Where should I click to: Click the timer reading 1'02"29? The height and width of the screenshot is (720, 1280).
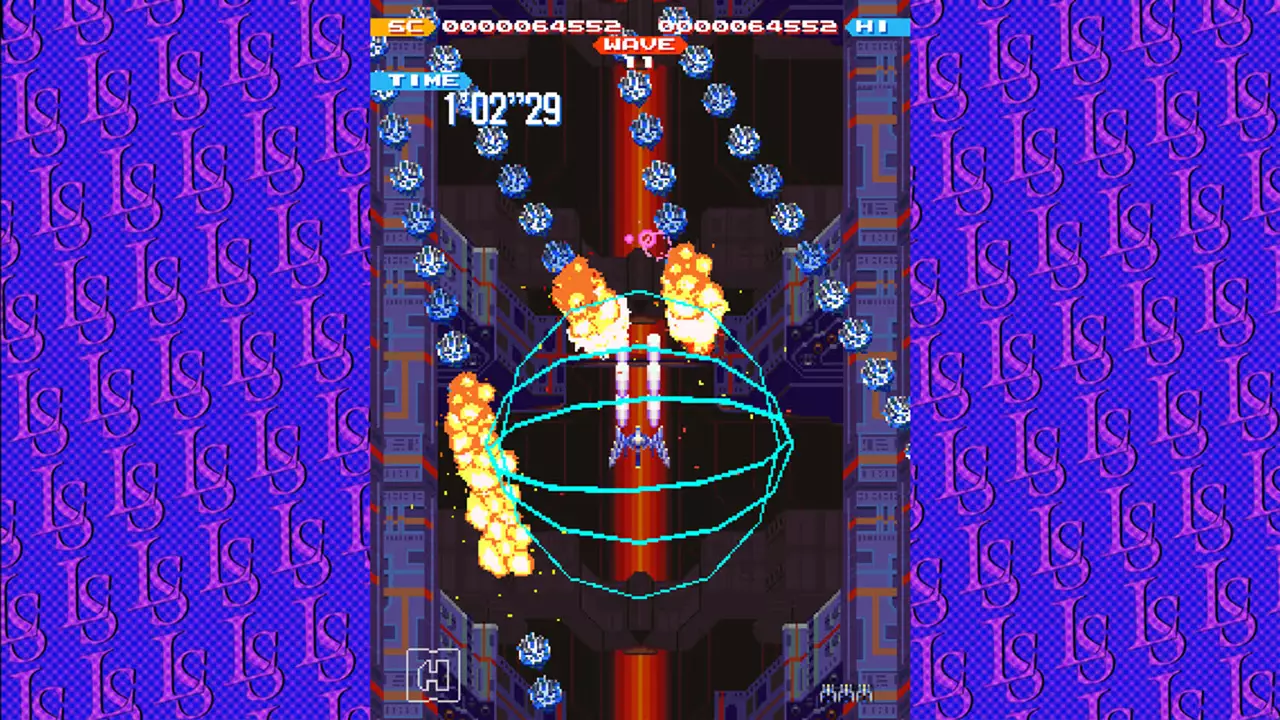click(x=505, y=108)
